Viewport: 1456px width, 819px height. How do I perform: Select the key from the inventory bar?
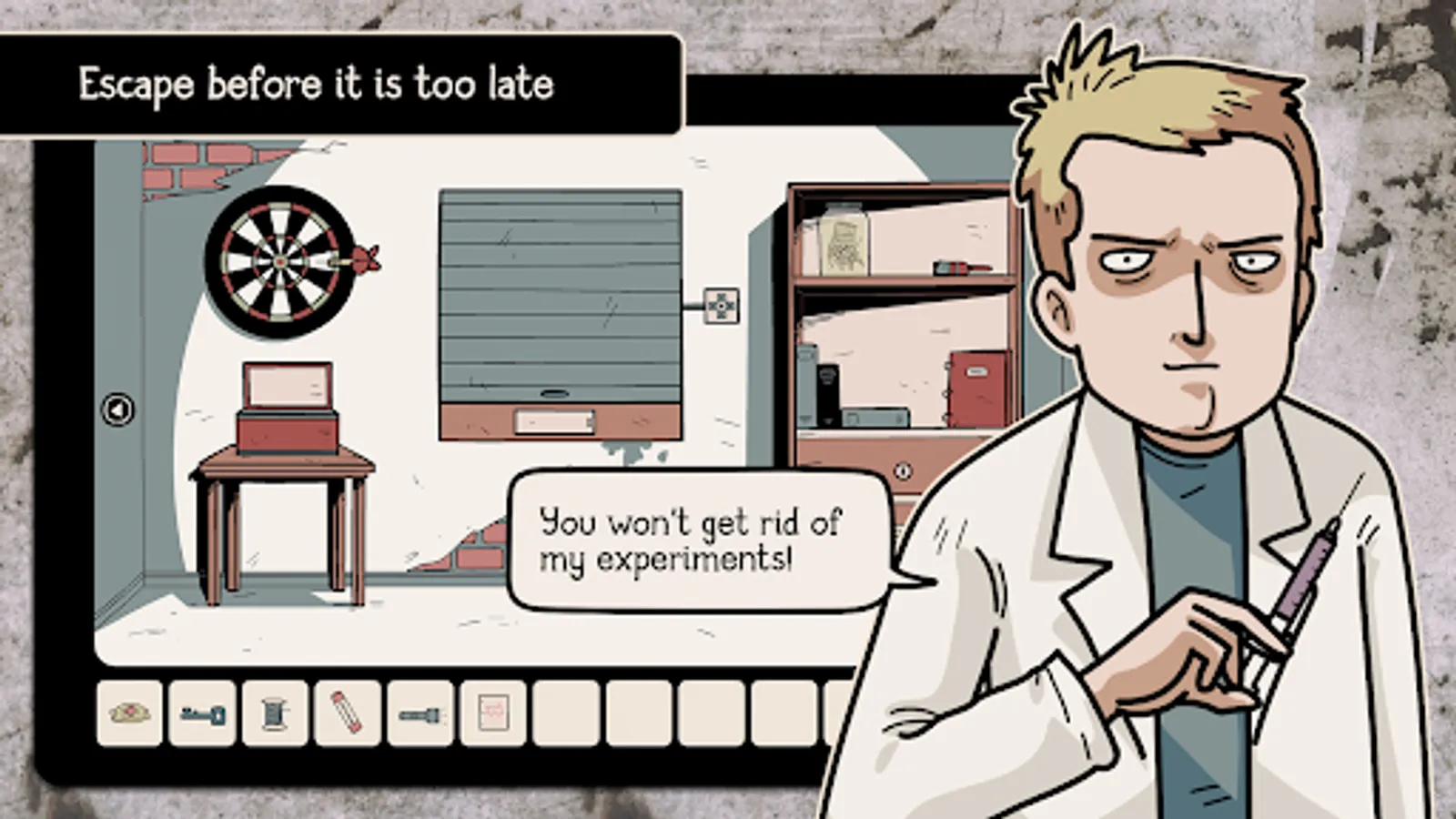(x=202, y=714)
